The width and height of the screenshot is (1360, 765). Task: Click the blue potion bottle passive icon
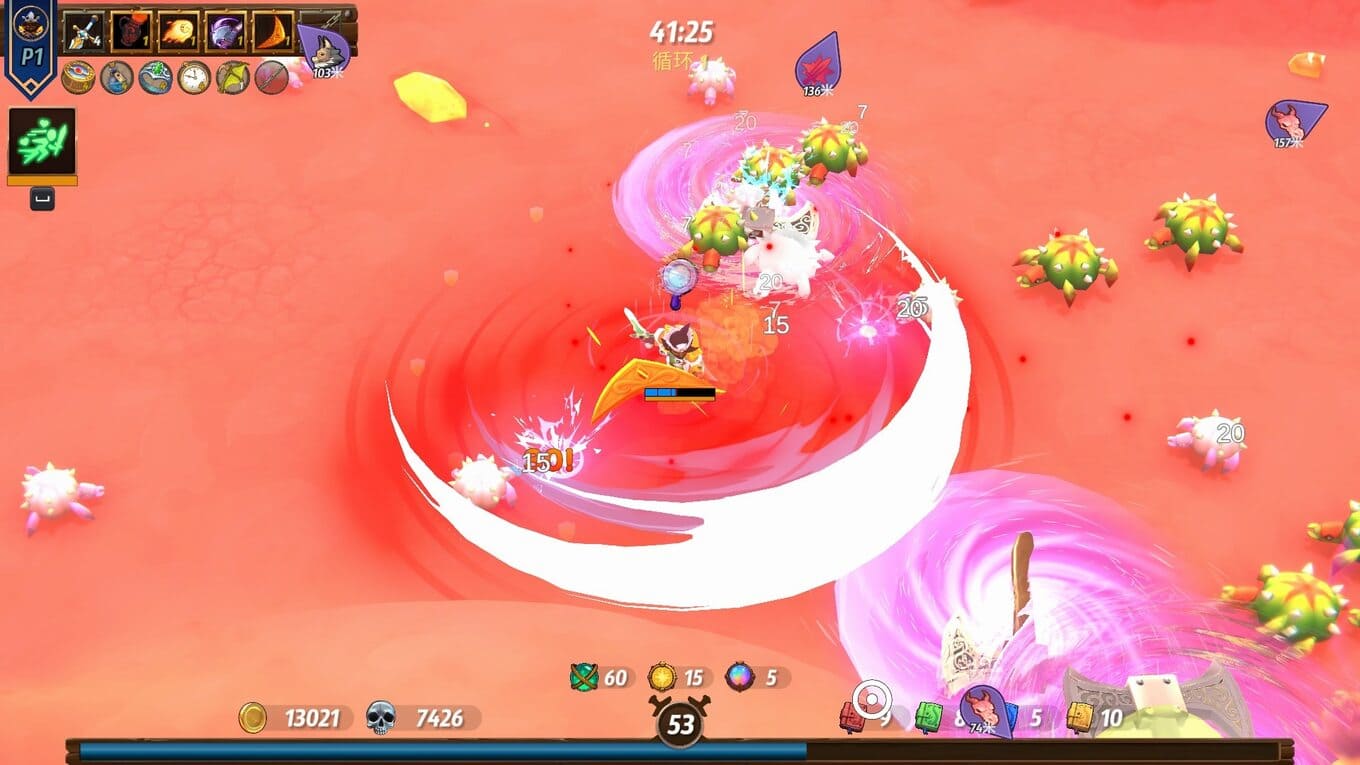[x=117, y=77]
